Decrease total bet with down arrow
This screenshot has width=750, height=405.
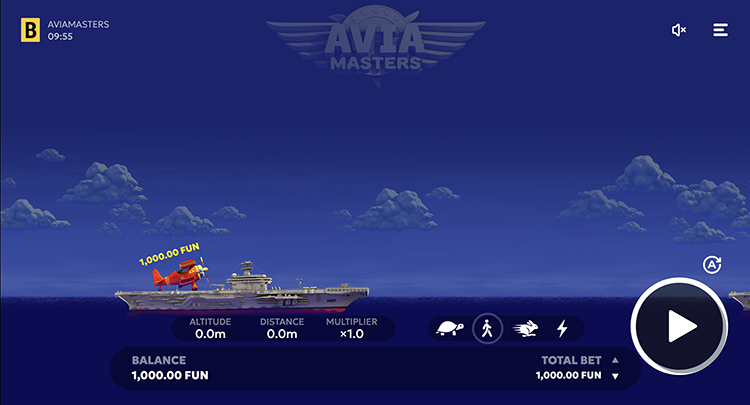point(615,376)
